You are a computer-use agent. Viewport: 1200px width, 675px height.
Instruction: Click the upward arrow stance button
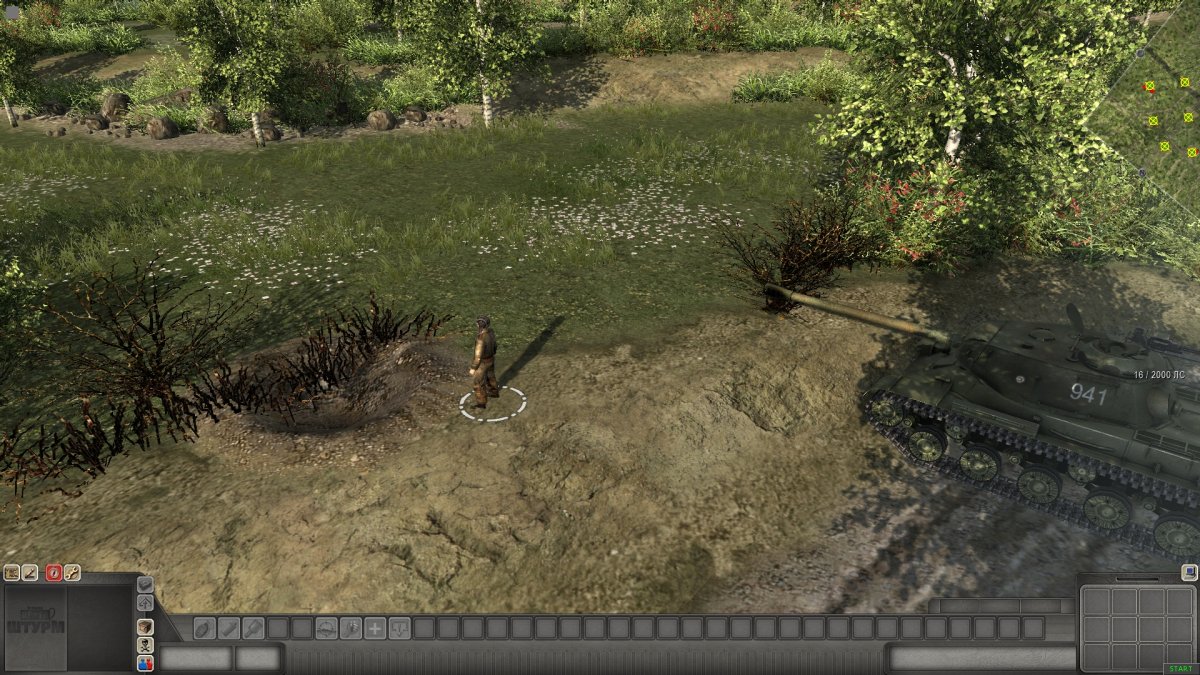pos(145,603)
